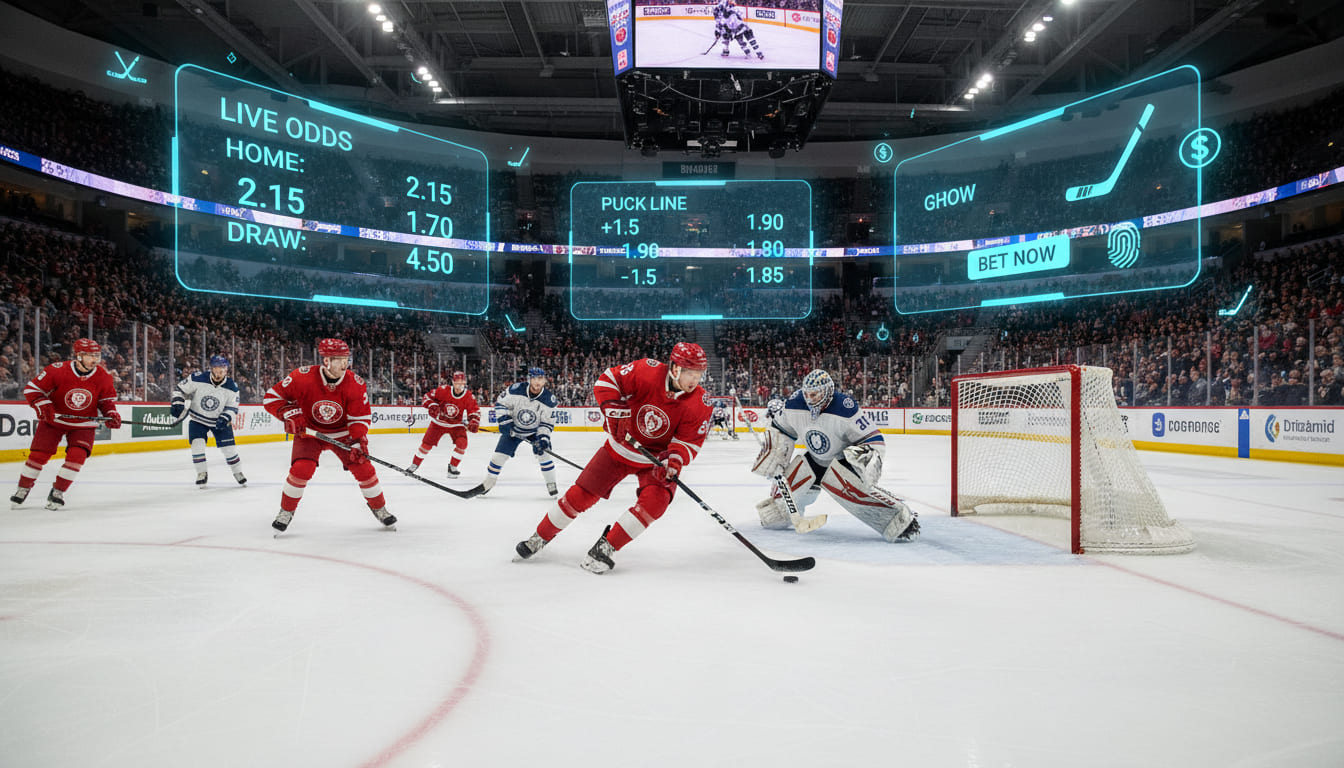Open the GHOW label in right panel
The width and height of the screenshot is (1344, 768).
(x=949, y=198)
